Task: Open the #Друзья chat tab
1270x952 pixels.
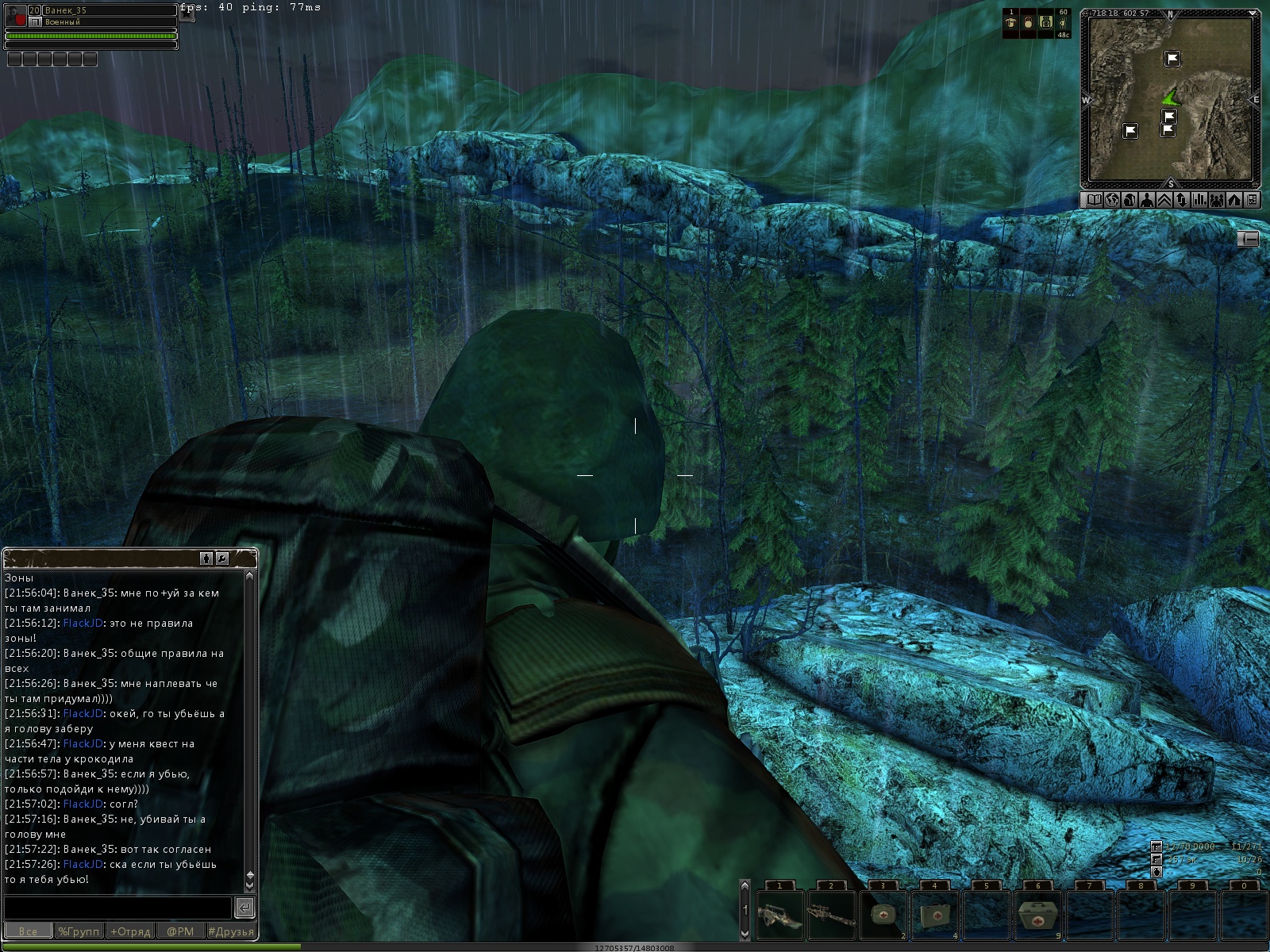Action: coord(231,931)
